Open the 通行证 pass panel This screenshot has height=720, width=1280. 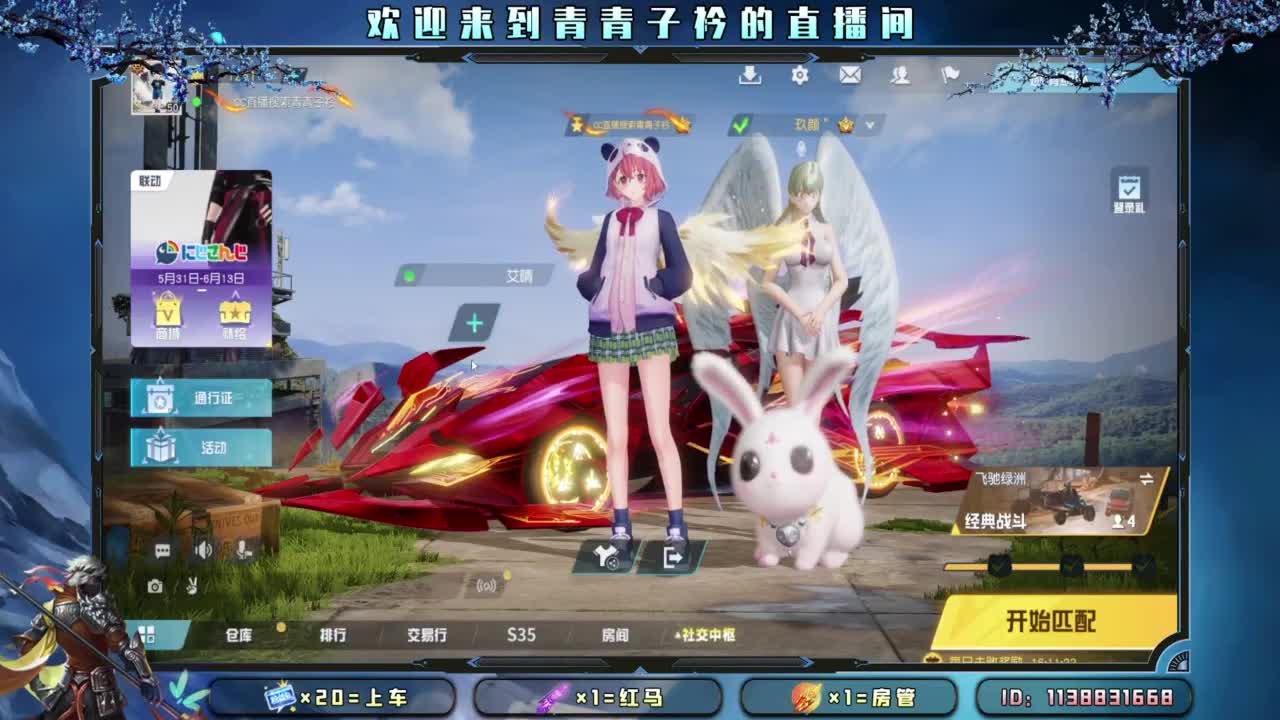200,397
